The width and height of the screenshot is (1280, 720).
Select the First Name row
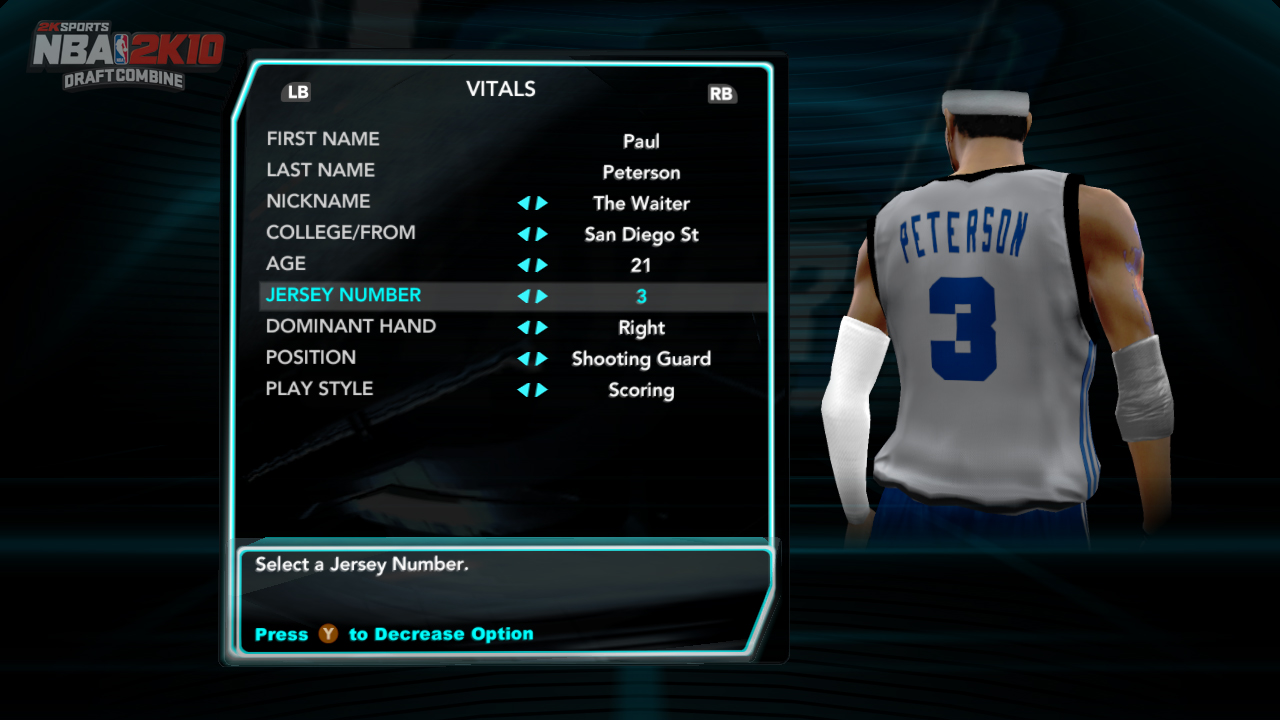pyautogui.click(x=323, y=139)
